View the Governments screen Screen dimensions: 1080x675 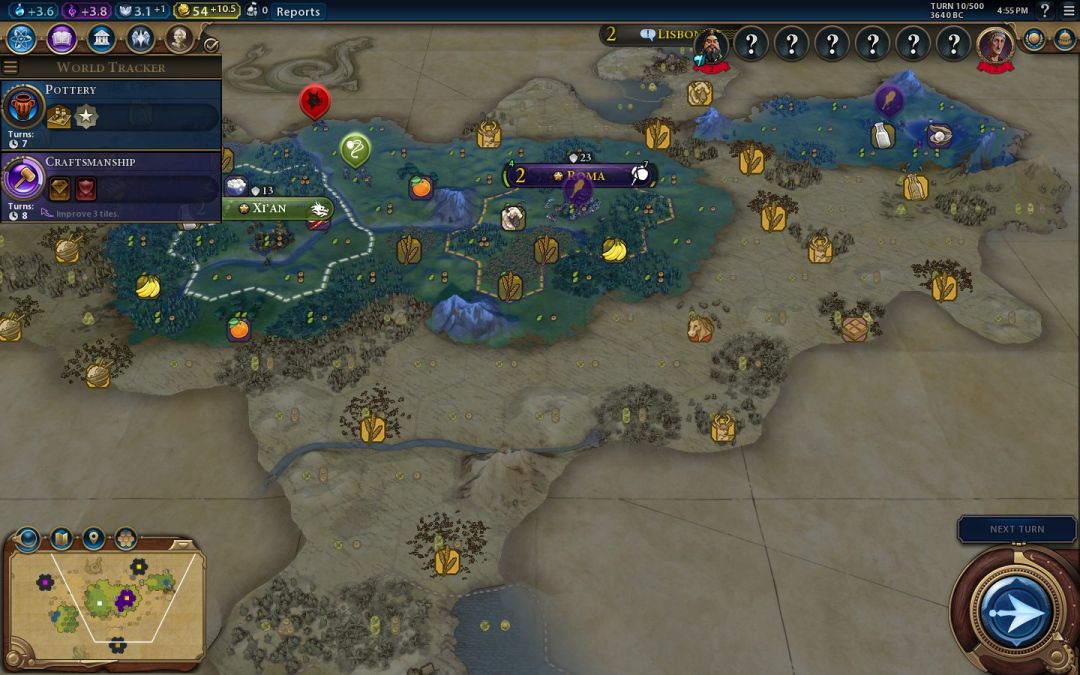tap(100, 39)
